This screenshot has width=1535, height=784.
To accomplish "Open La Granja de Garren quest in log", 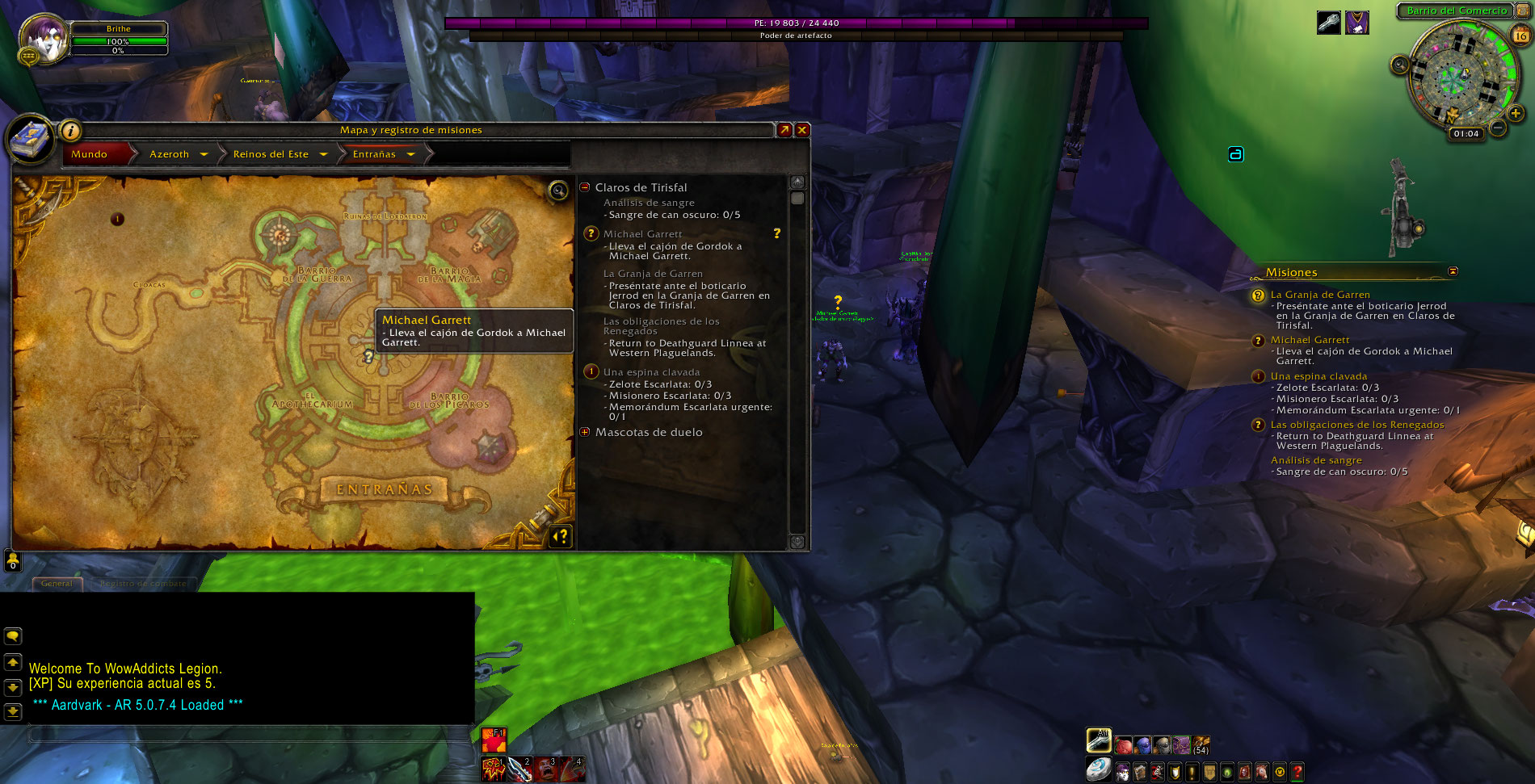I will pyautogui.click(x=653, y=274).
